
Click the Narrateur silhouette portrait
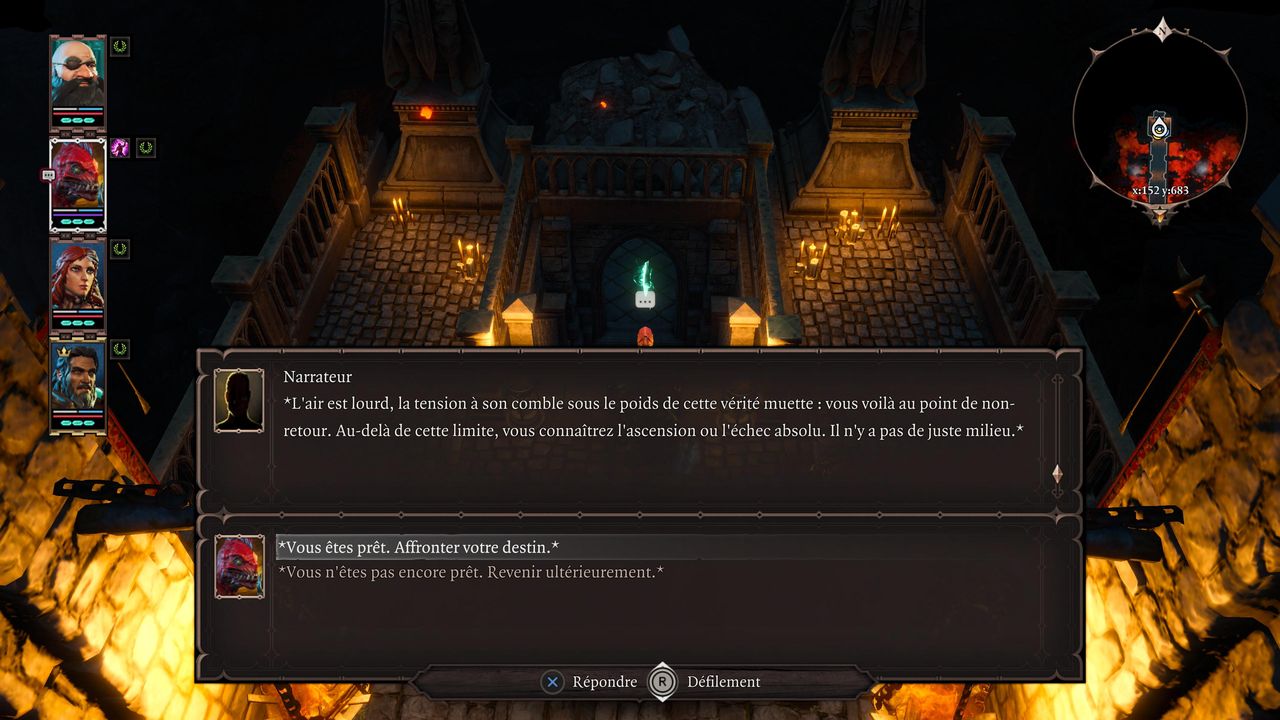tap(239, 400)
